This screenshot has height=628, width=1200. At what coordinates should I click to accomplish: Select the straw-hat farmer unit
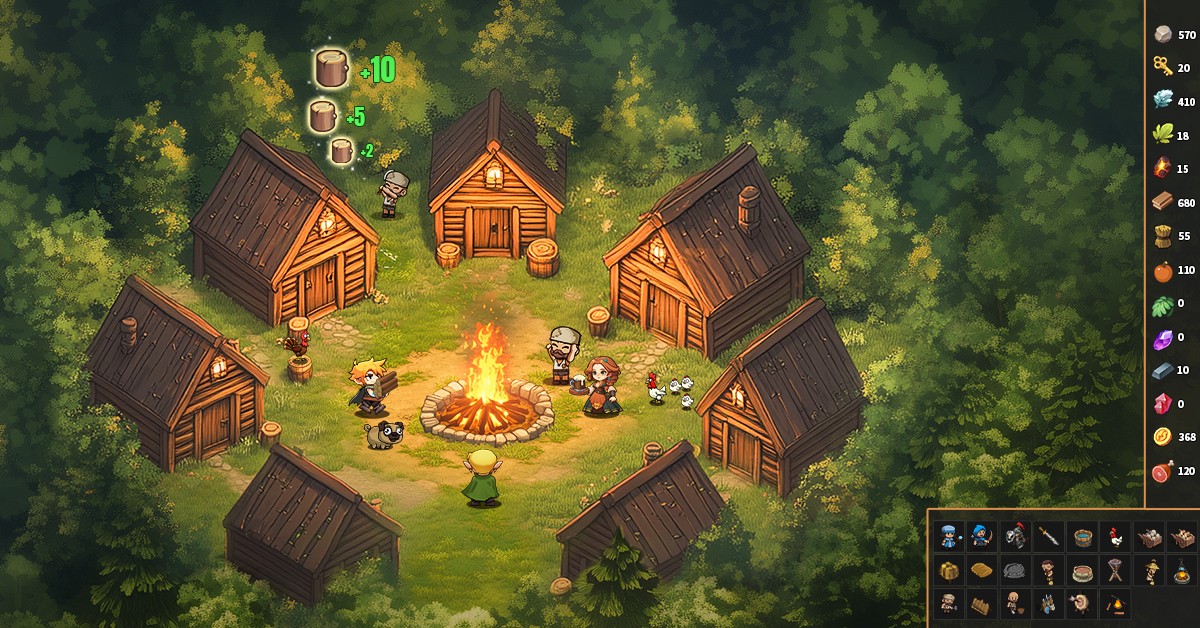click(x=1147, y=570)
